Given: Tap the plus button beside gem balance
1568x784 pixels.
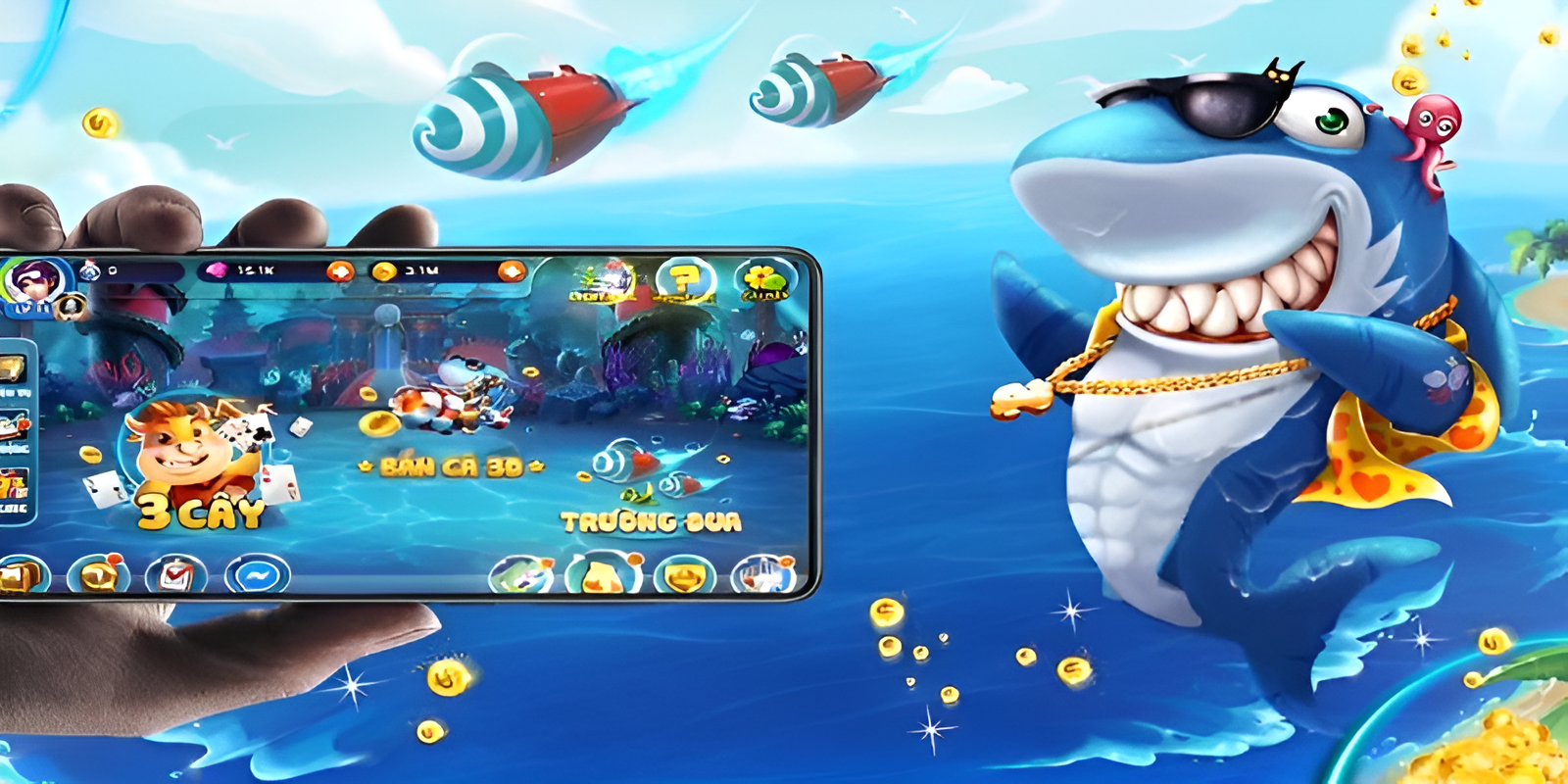Looking at the screenshot, I should tap(340, 270).
